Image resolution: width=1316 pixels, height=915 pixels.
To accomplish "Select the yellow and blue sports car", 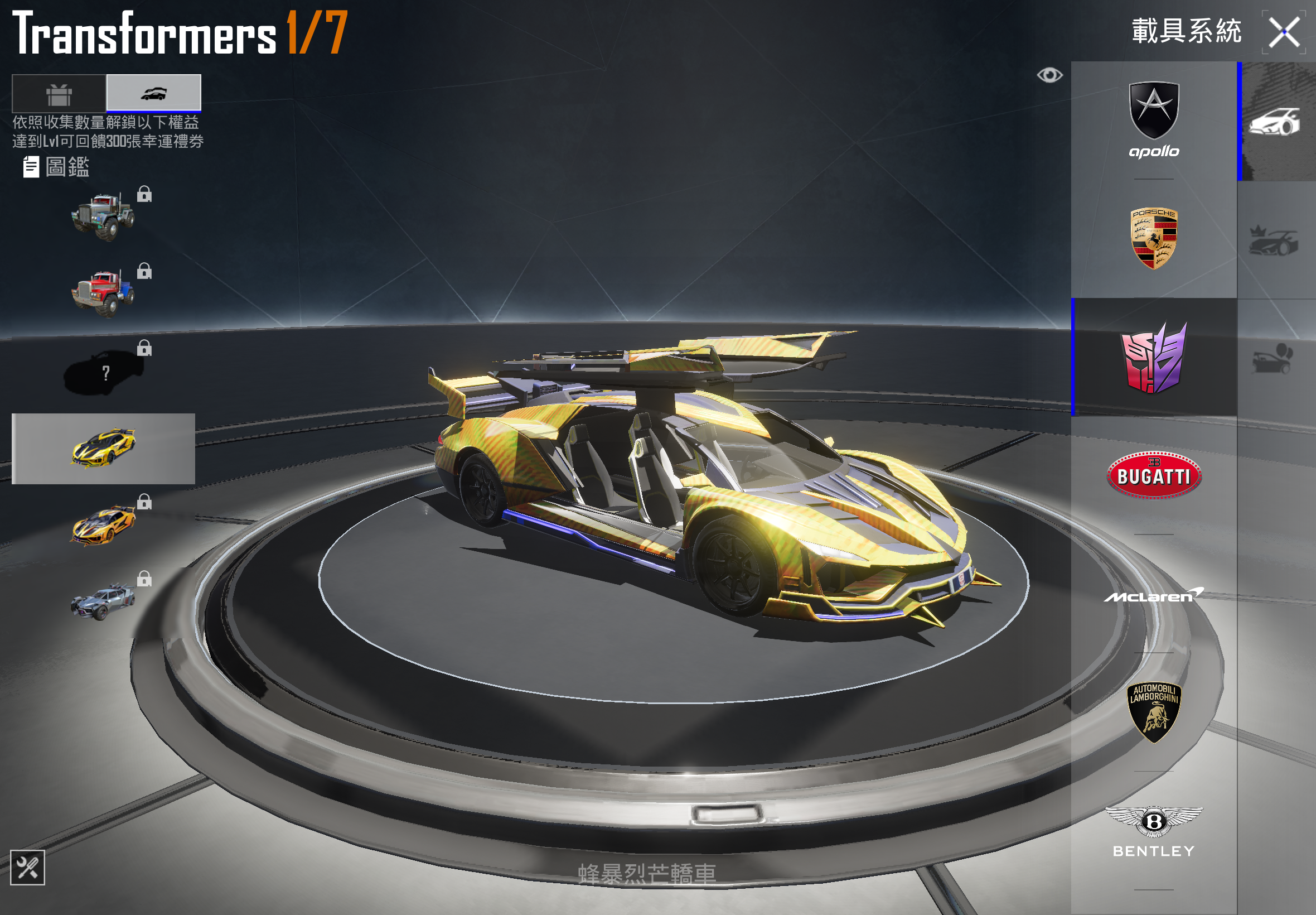I will (103, 449).
